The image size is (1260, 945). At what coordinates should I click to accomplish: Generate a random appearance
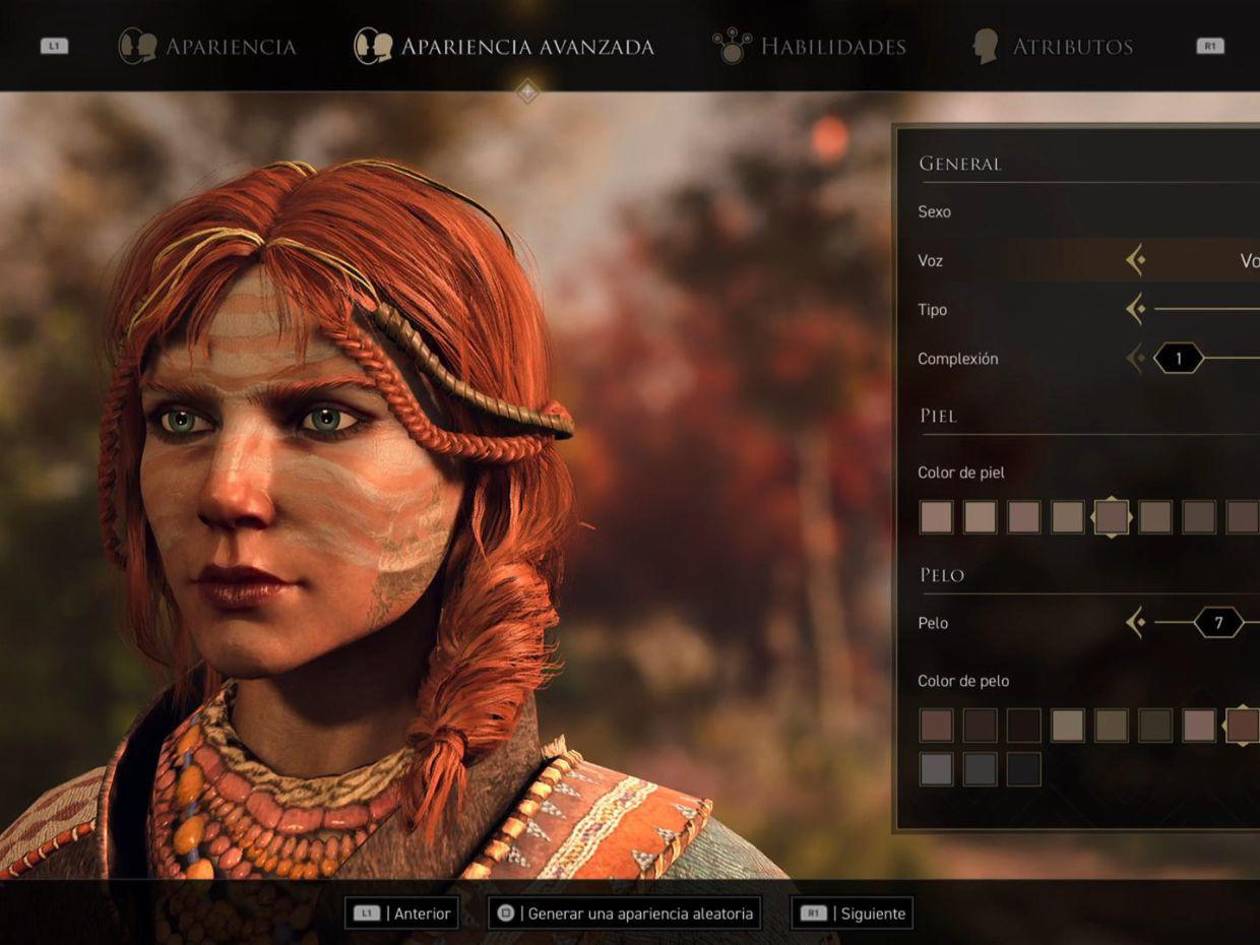624,913
